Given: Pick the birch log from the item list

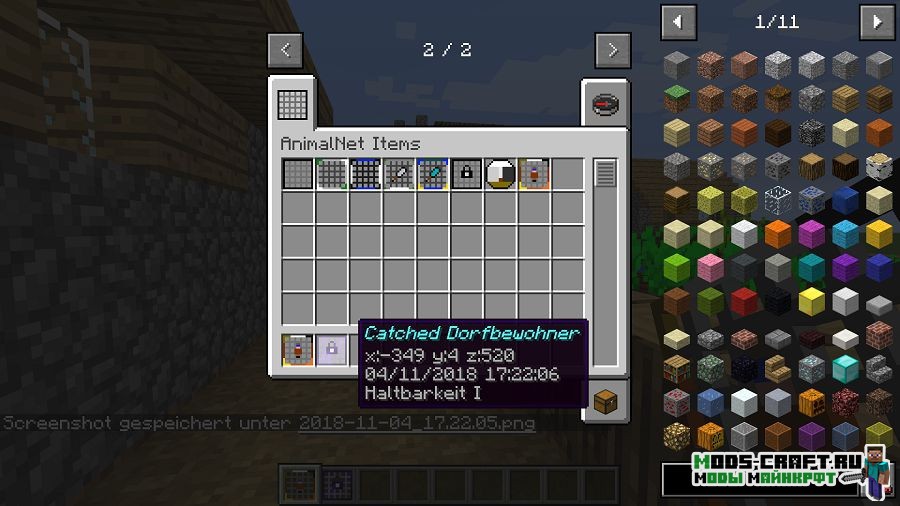Looking at the screenshot, I should point(878,166).
